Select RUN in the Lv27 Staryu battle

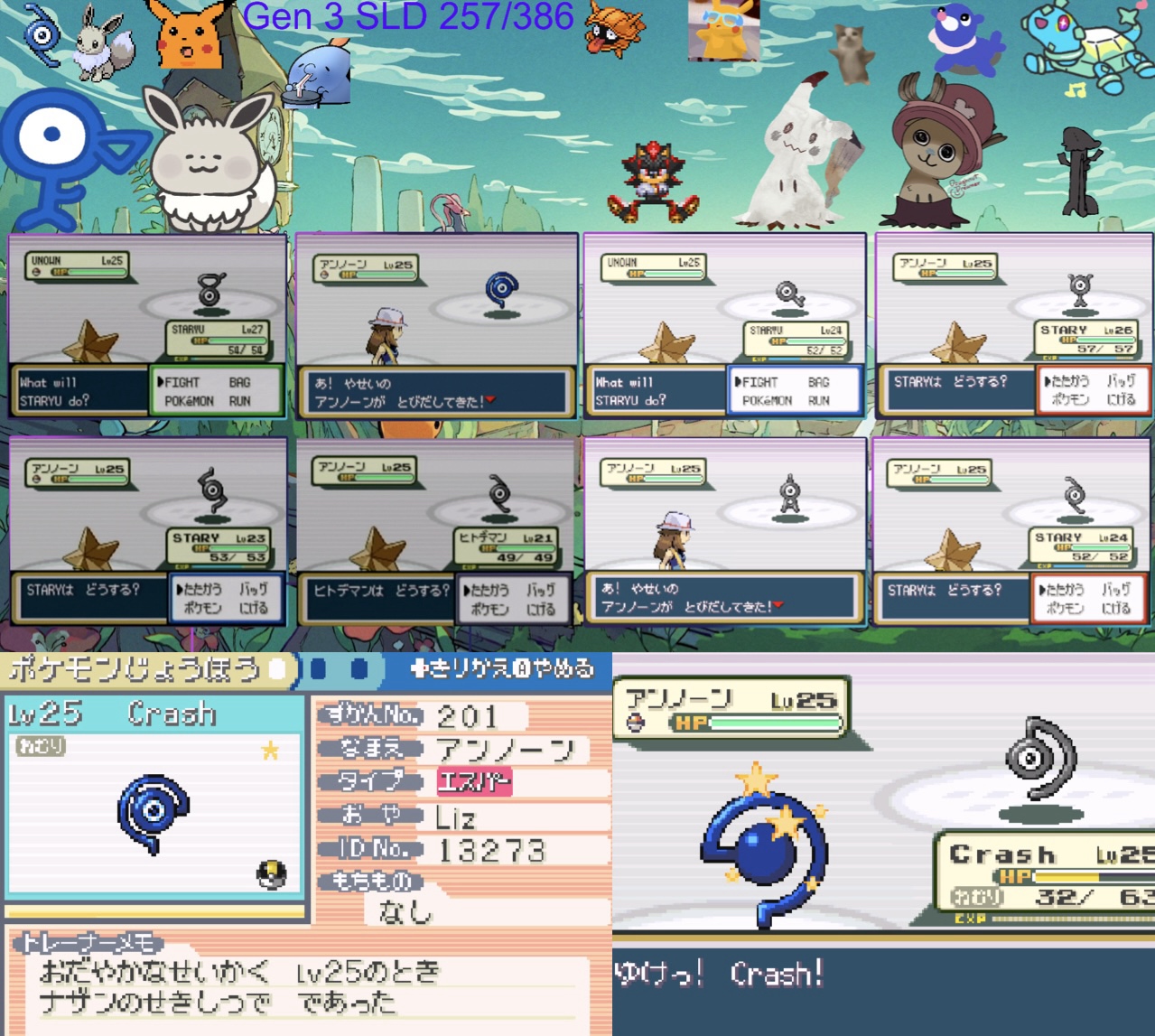tap(239, 401)
